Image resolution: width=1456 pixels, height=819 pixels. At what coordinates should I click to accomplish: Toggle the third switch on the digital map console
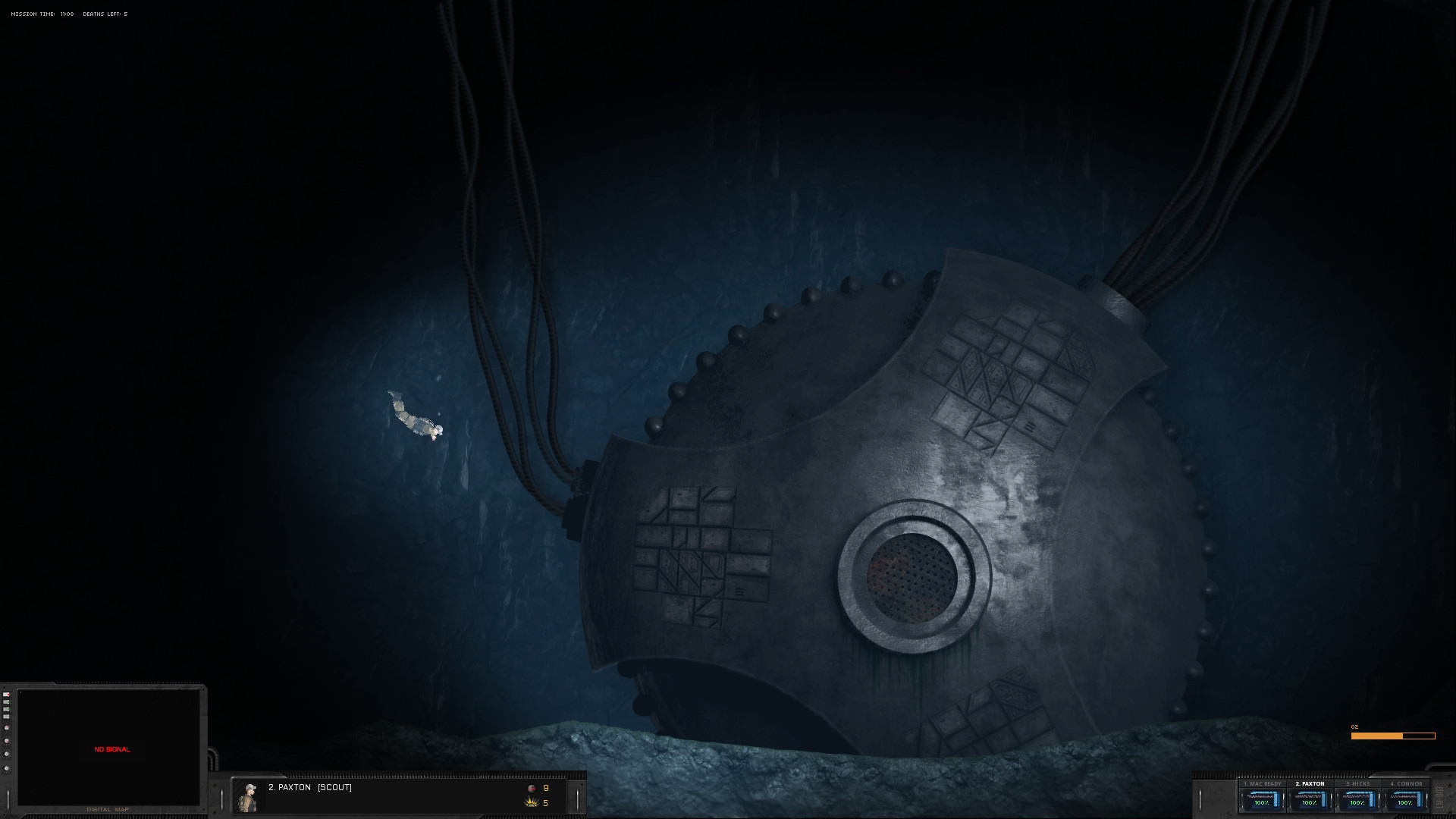click(x=6, y=709)
